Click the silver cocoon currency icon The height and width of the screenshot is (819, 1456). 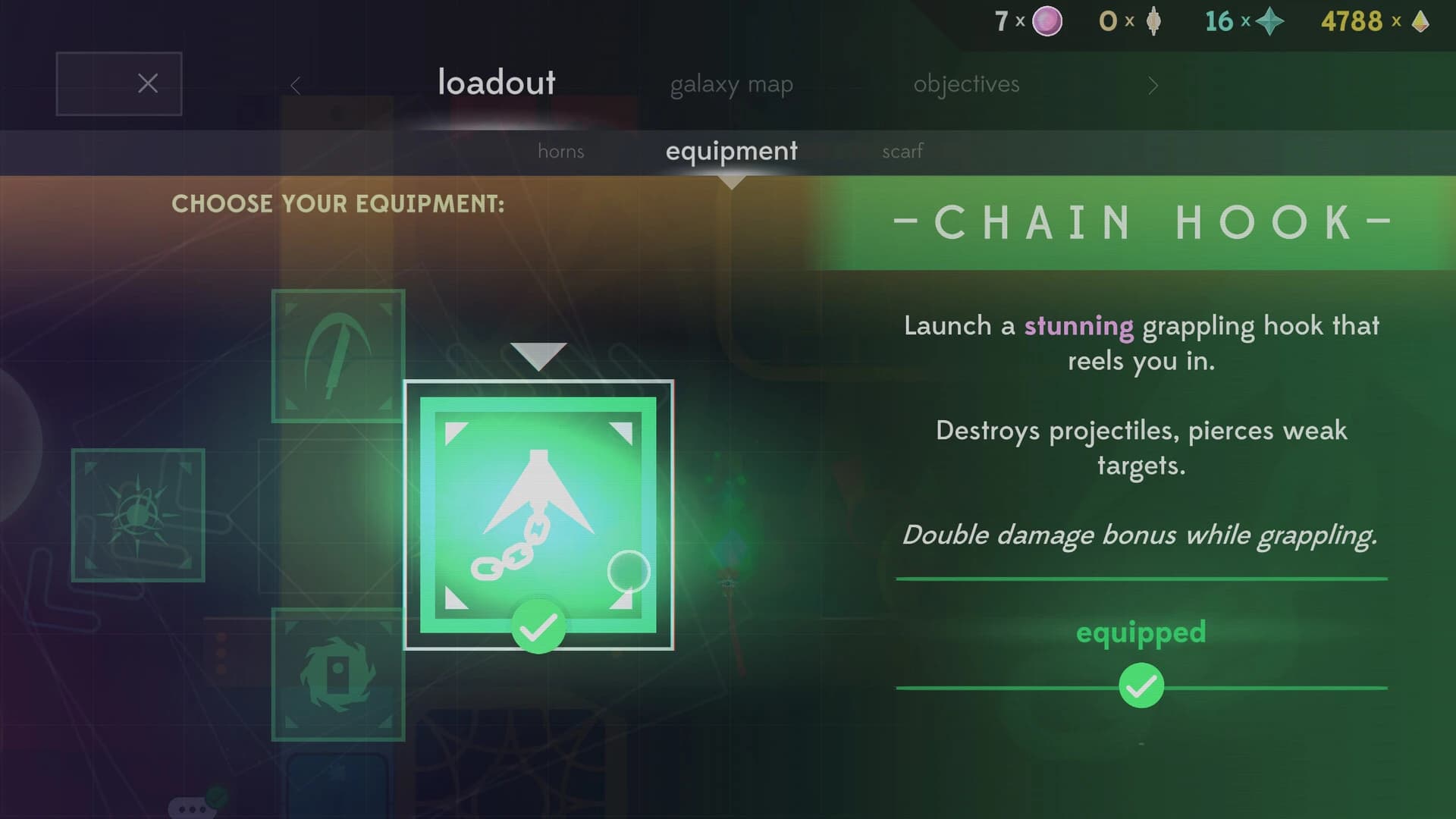[x=1154, y=21]
